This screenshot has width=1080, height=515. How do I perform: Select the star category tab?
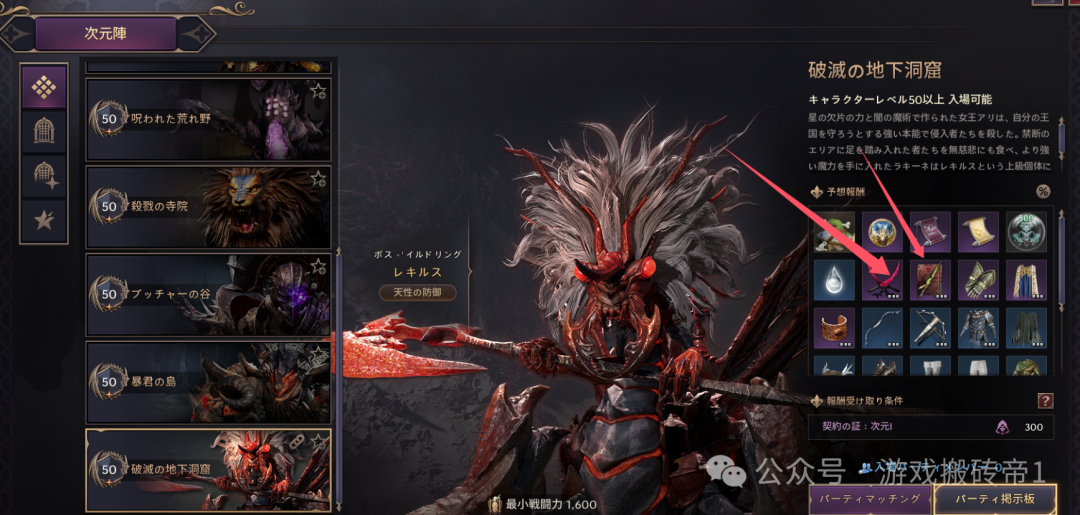point(44,220)
